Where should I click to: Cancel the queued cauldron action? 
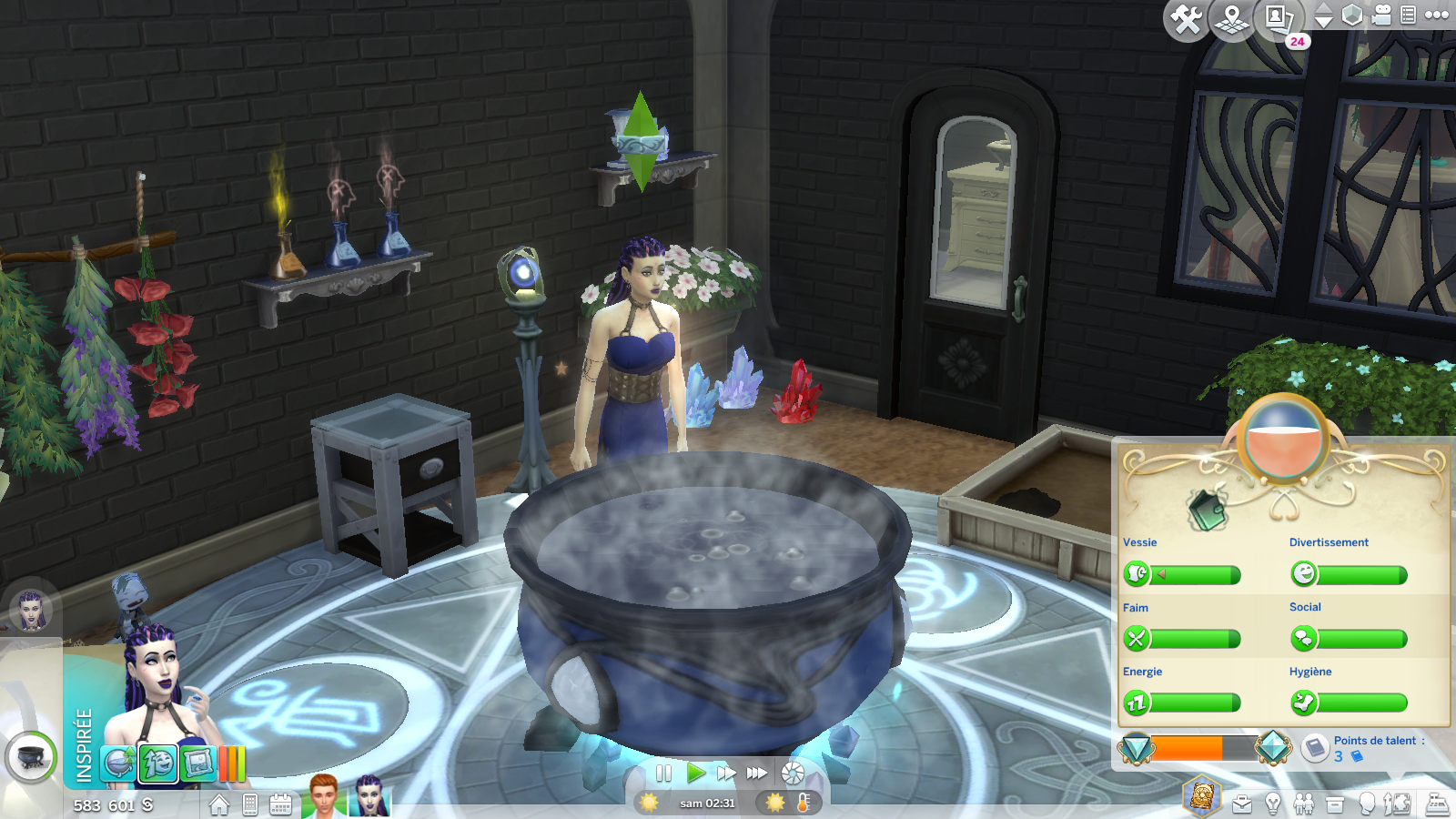(31, 757)
